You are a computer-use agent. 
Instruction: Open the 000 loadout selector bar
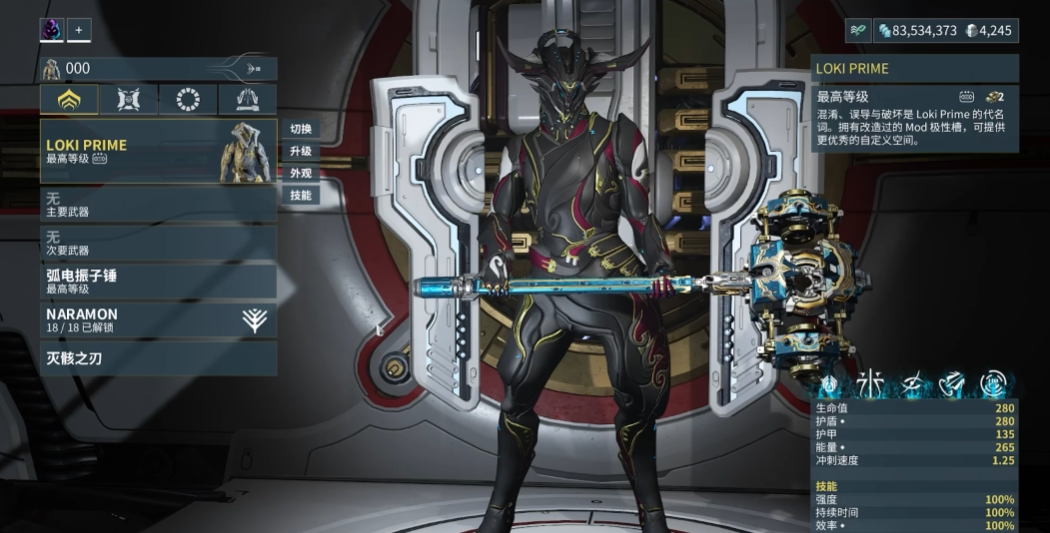point(158,68)
